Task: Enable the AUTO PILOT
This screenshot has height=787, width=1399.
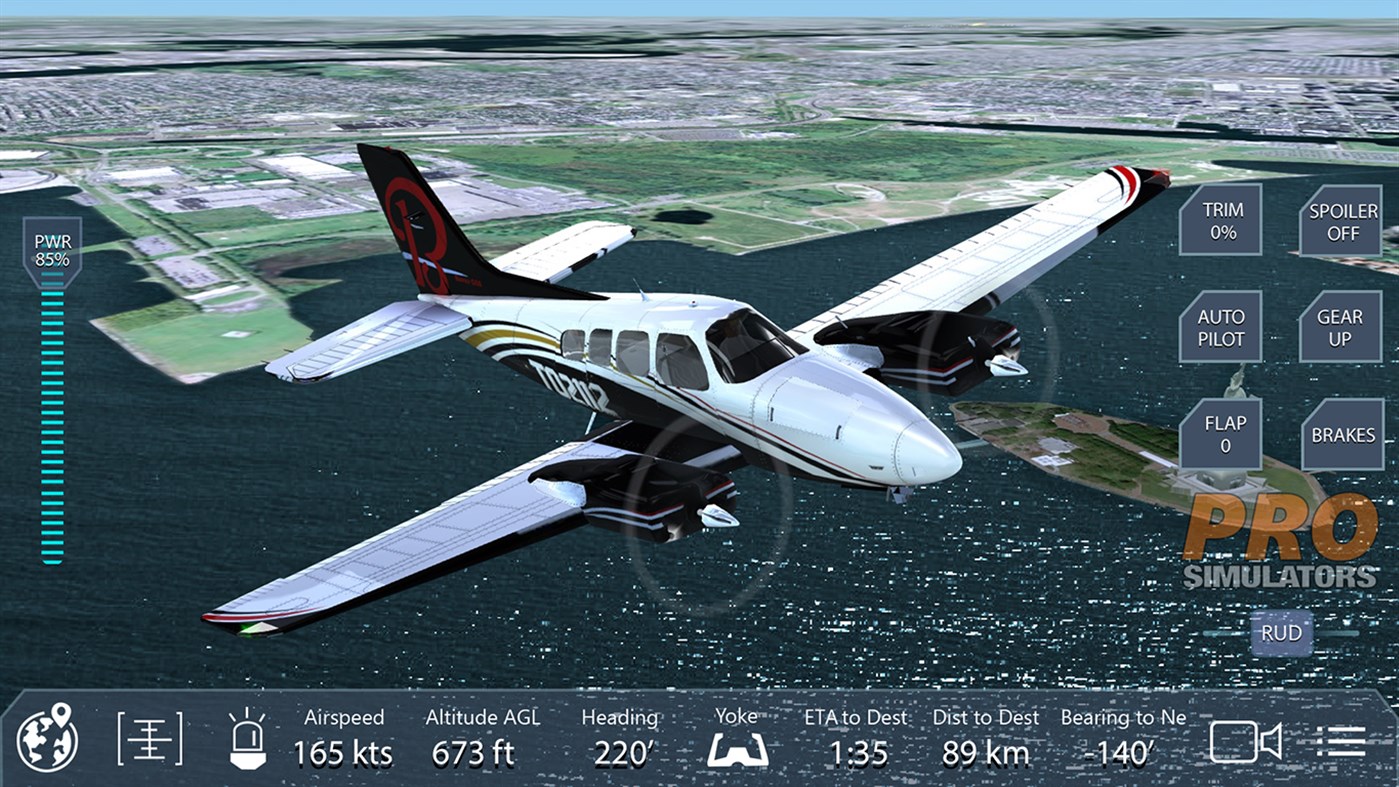Action: [1221, 327]
